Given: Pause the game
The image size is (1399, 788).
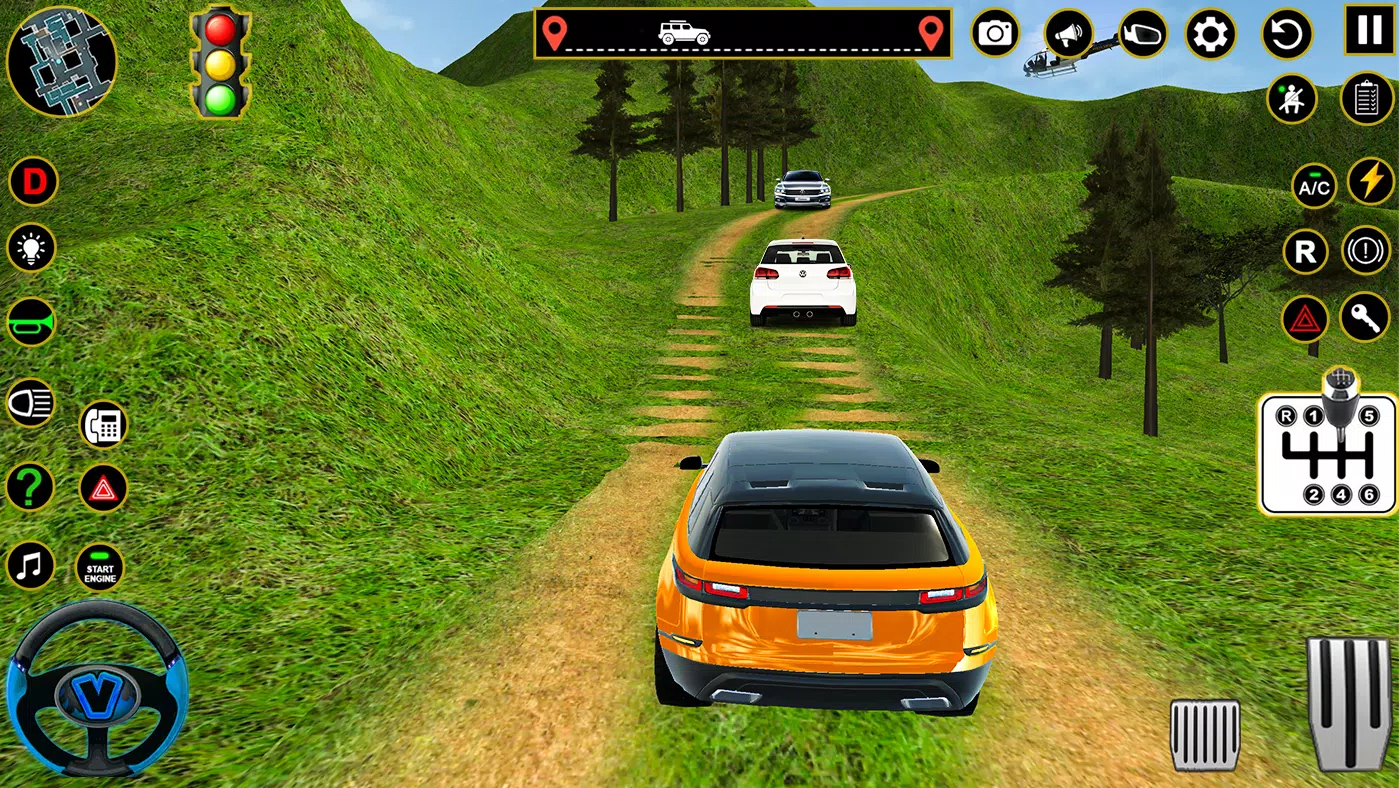Looking at the screenshot, I should tap(1368, 29).
